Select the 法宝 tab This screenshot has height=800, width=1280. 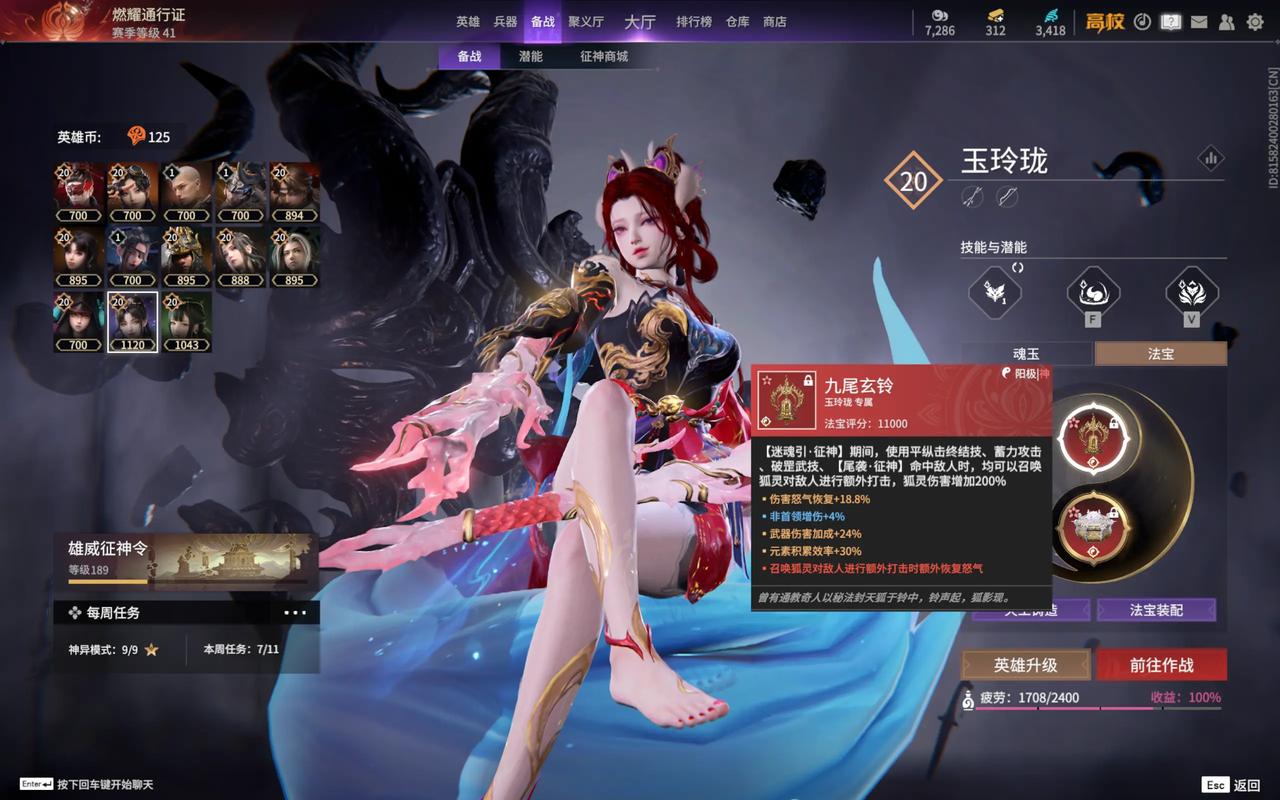(1160, 354)
